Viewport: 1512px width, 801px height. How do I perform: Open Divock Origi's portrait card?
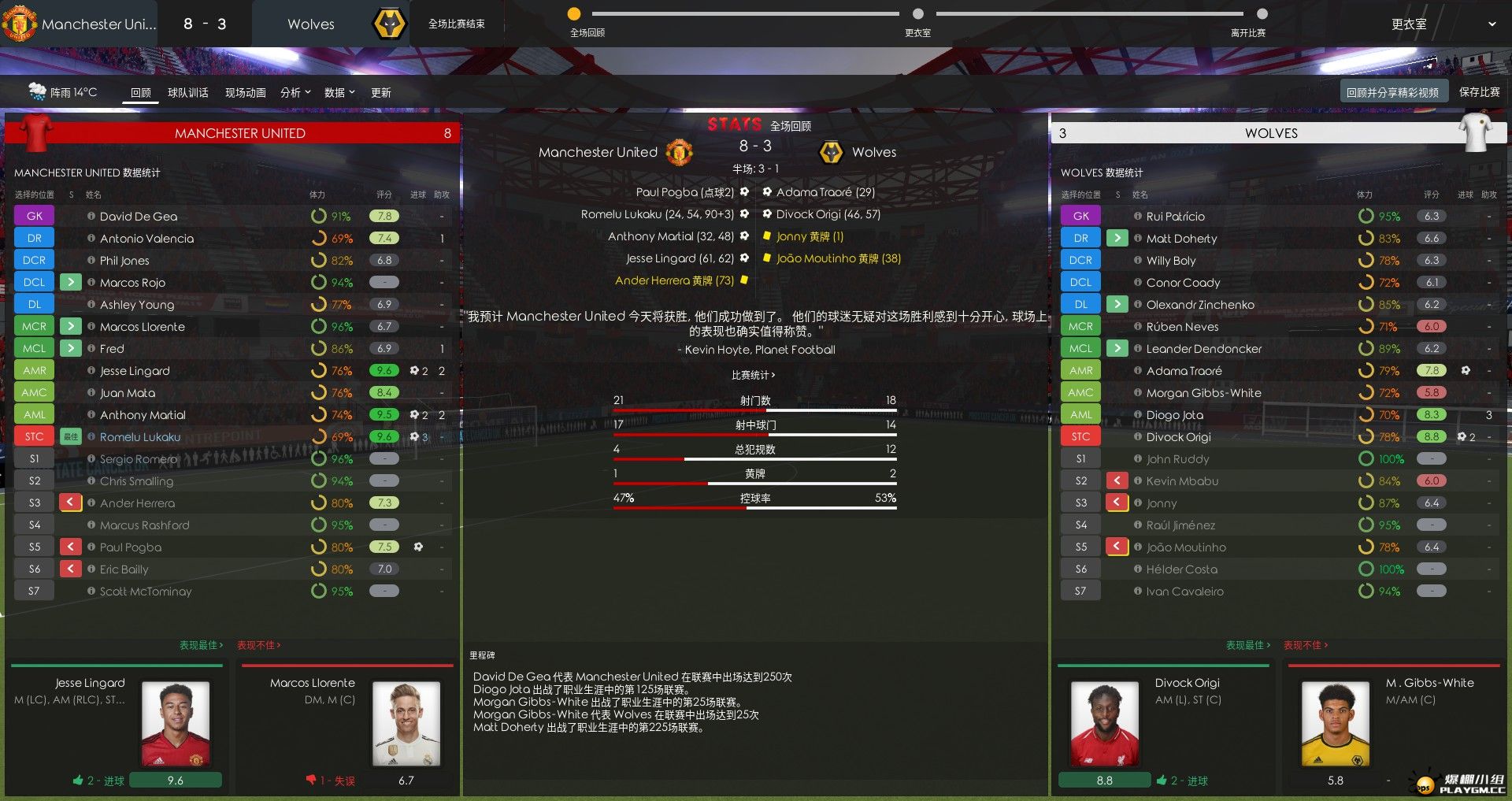click(1102, 725)
